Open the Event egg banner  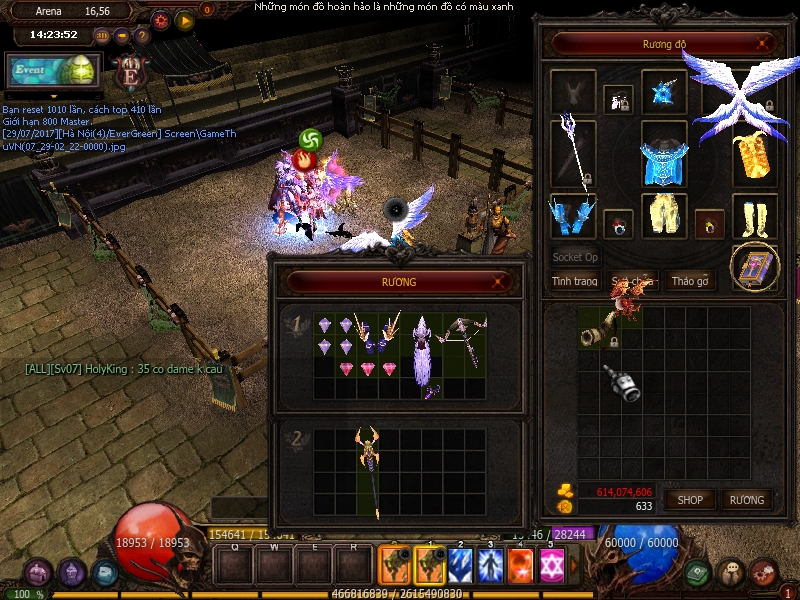(x=52, y=70)
